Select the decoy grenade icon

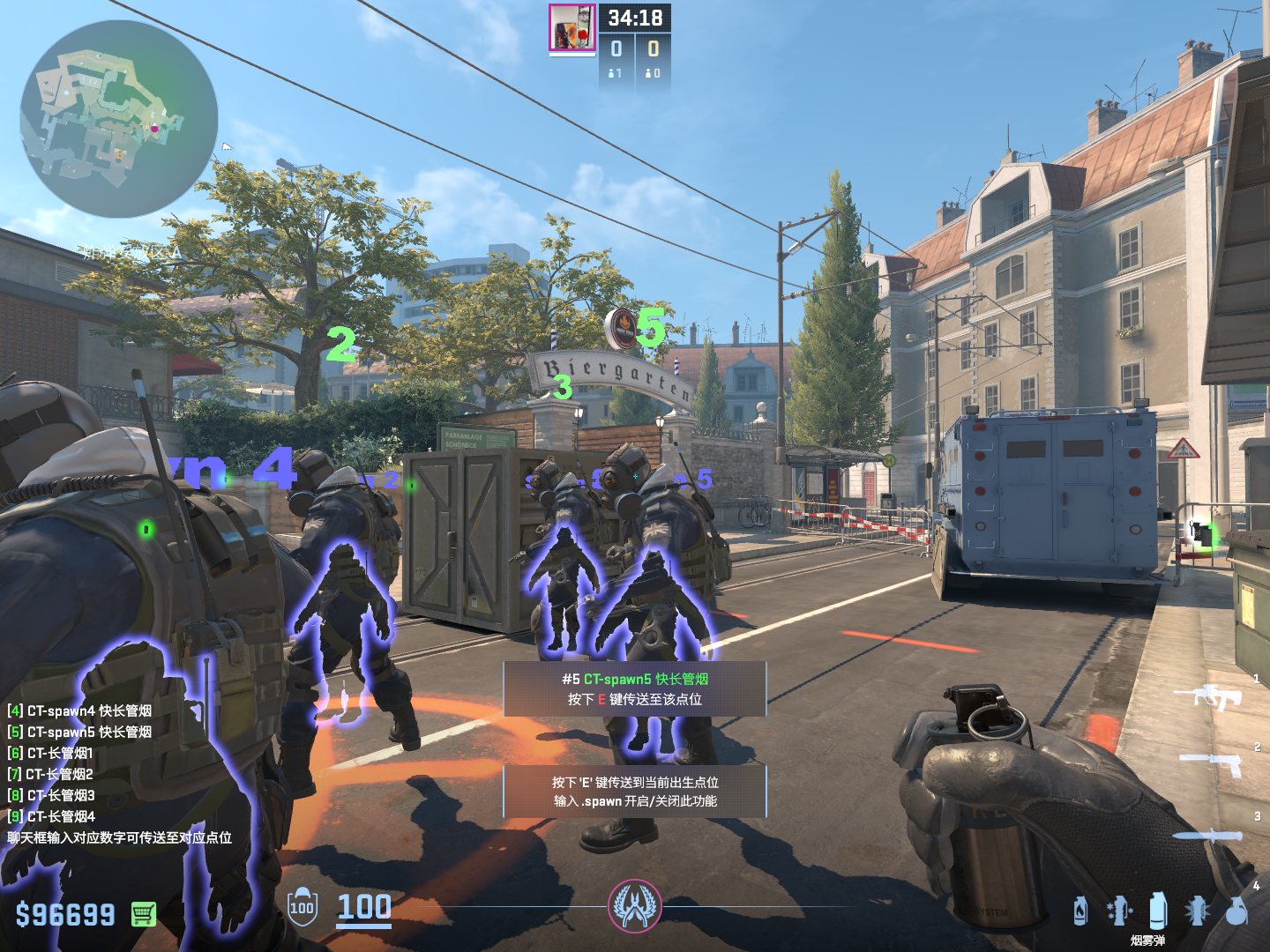click(x=1118, y=911)
